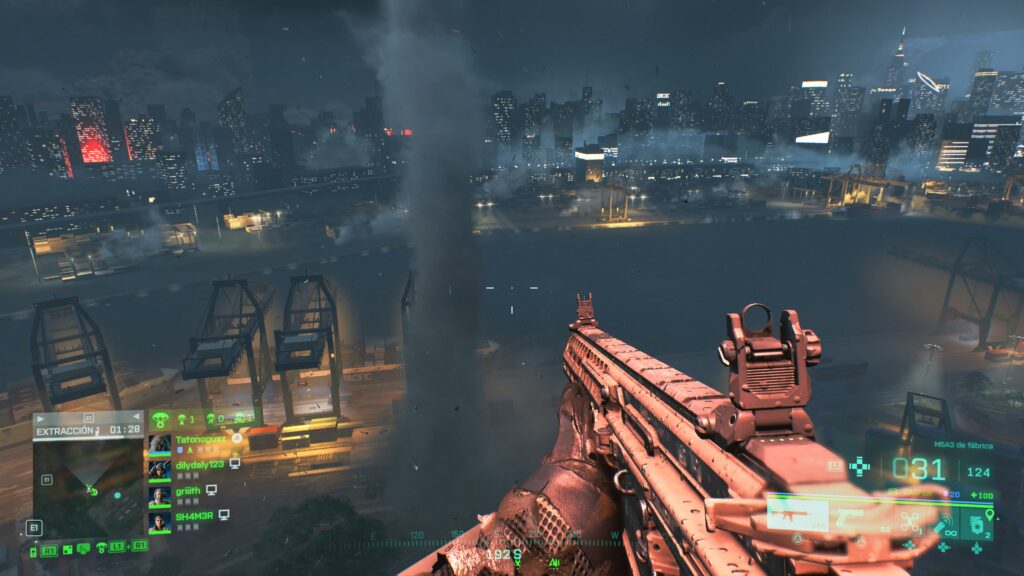Choose the armor plate slot

pos(978,521)
